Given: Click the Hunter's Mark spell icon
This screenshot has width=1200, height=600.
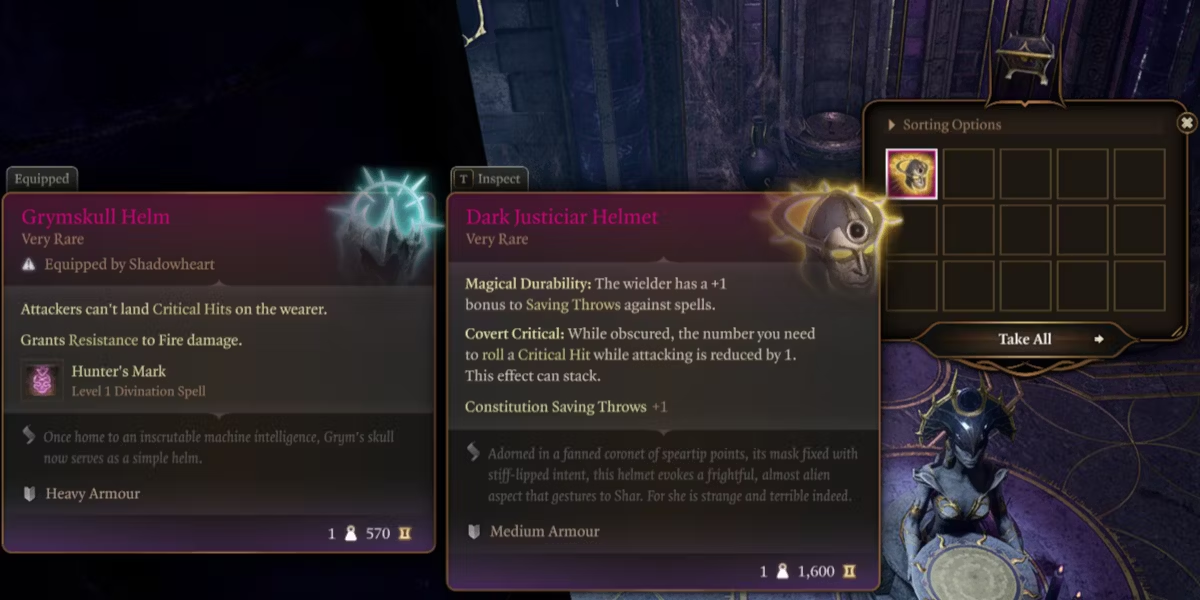Looking at the screenshot, I should click(42, 380).
